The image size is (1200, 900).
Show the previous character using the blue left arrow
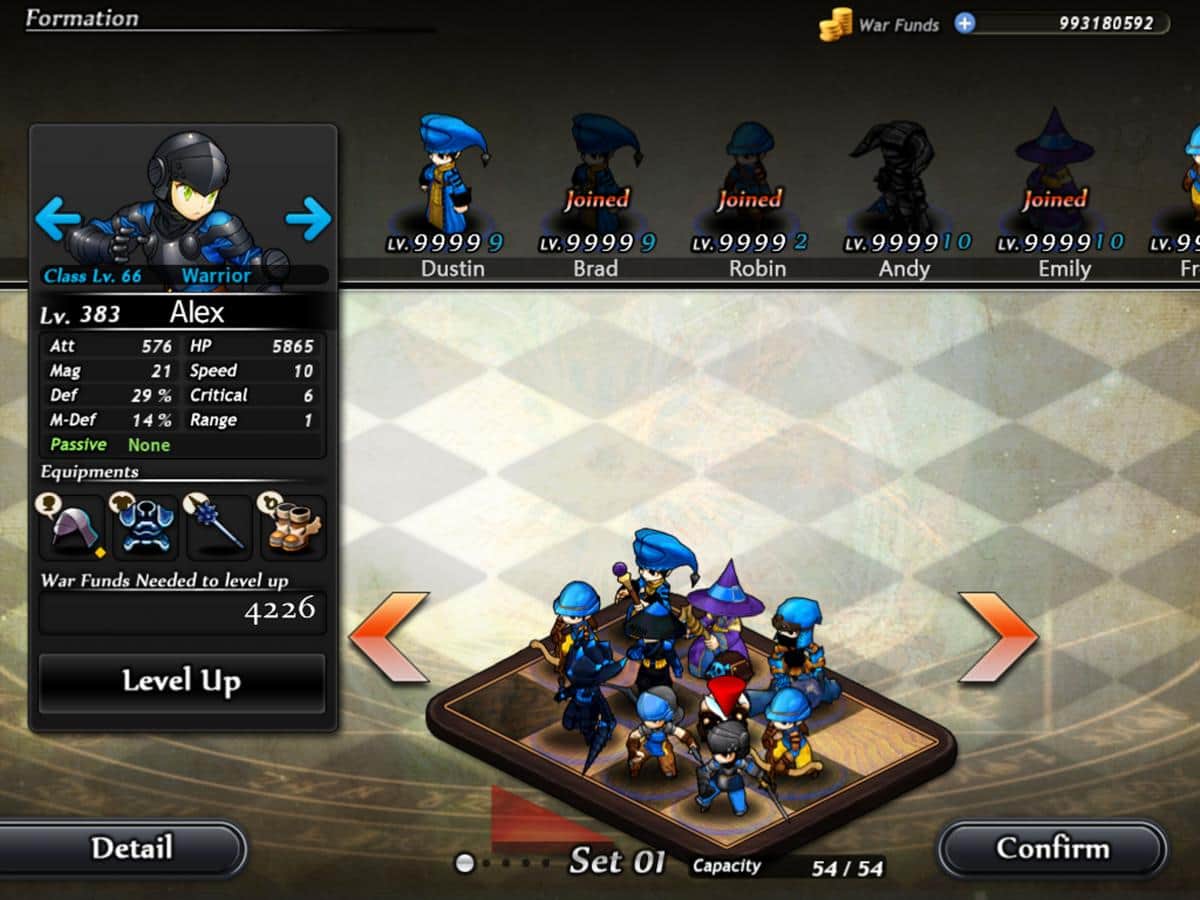coord(57,217)
